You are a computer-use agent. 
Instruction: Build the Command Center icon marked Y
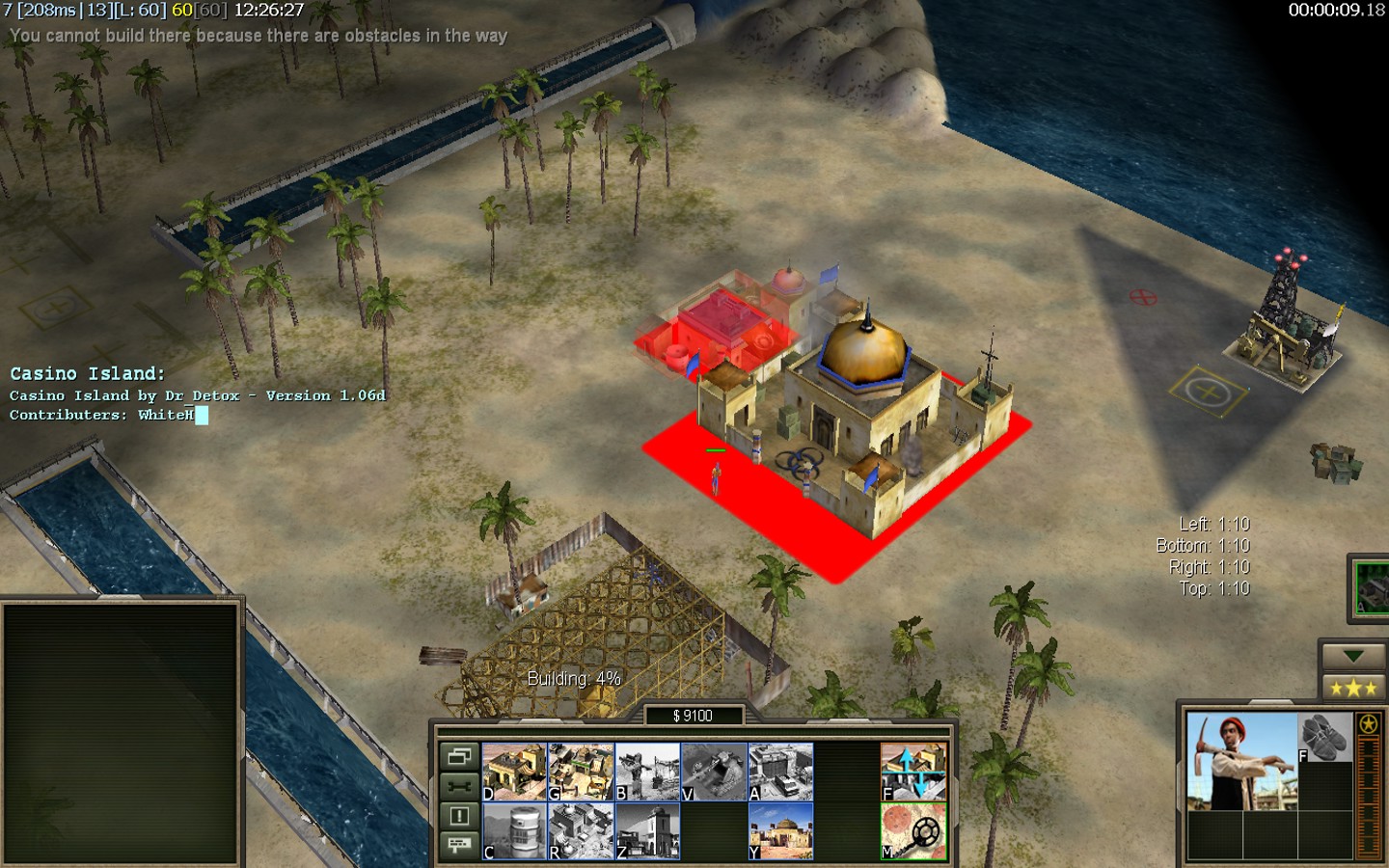[780, 831]
